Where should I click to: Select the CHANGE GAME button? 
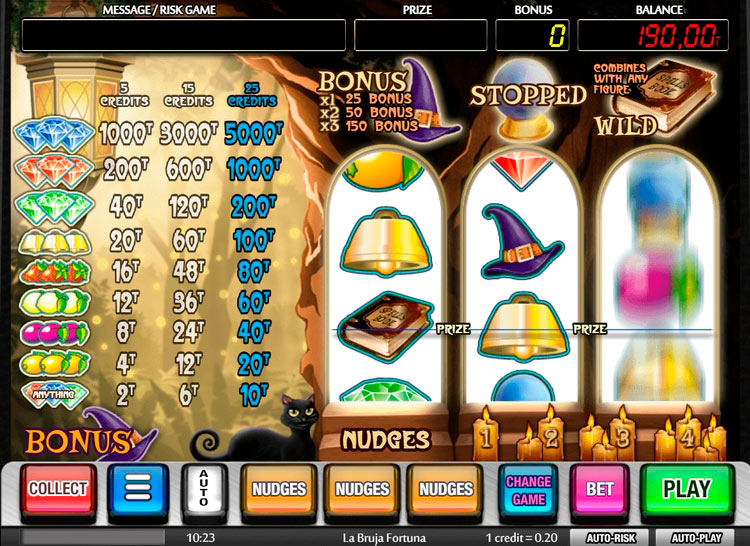529,490
